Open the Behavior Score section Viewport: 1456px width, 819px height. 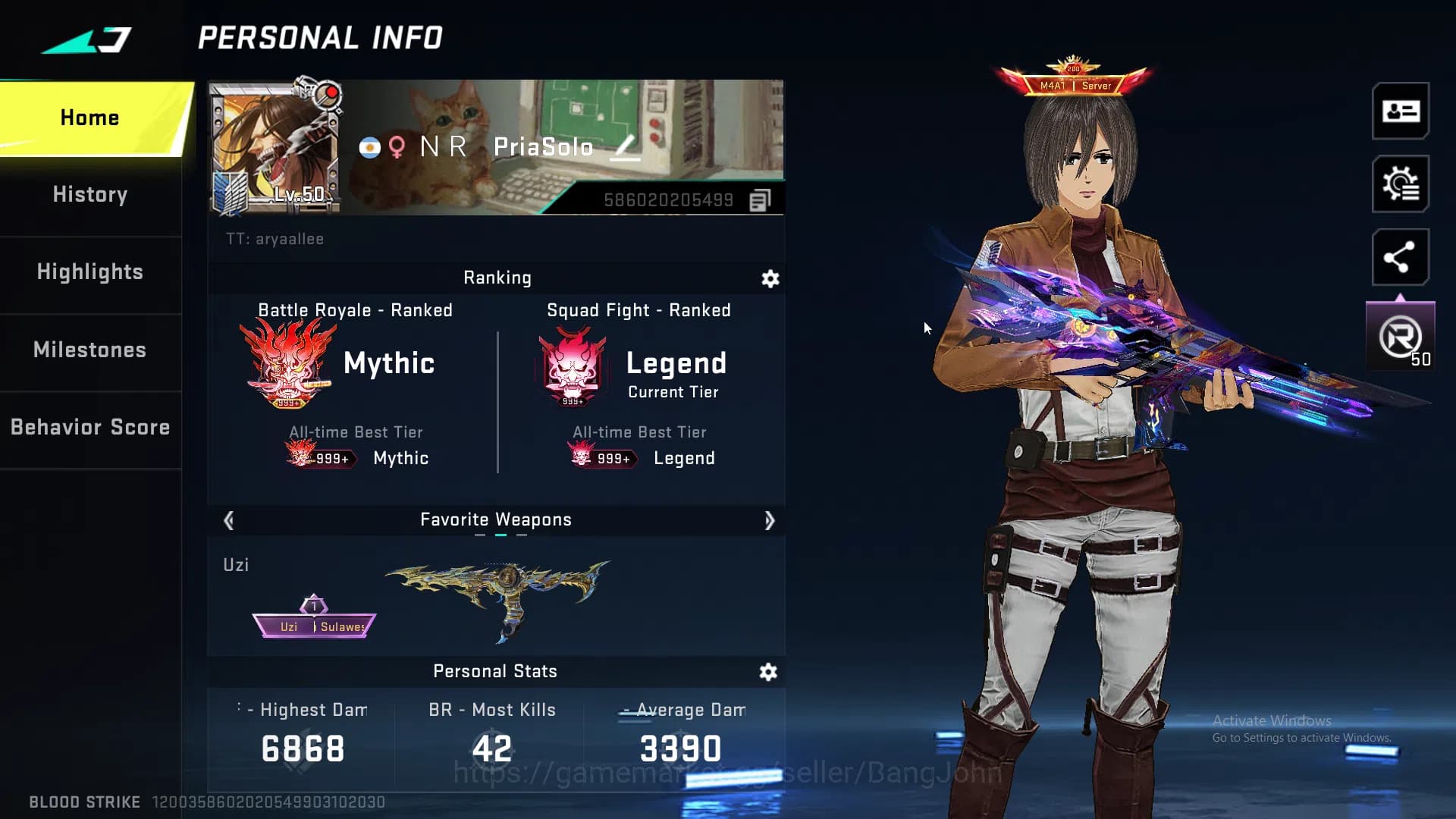89,427
